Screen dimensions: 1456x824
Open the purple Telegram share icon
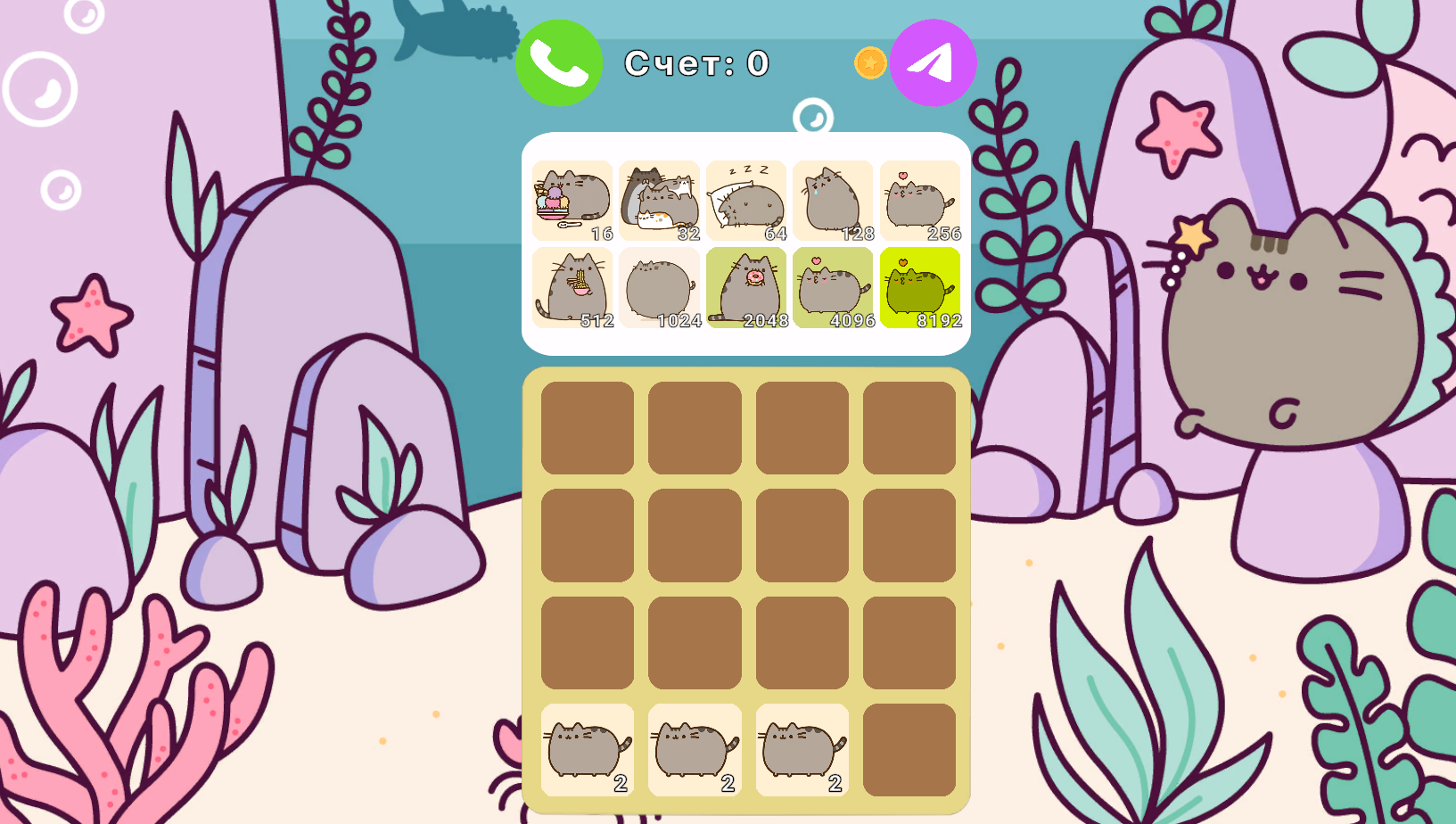pyautogui.click(x=933, y=62)
